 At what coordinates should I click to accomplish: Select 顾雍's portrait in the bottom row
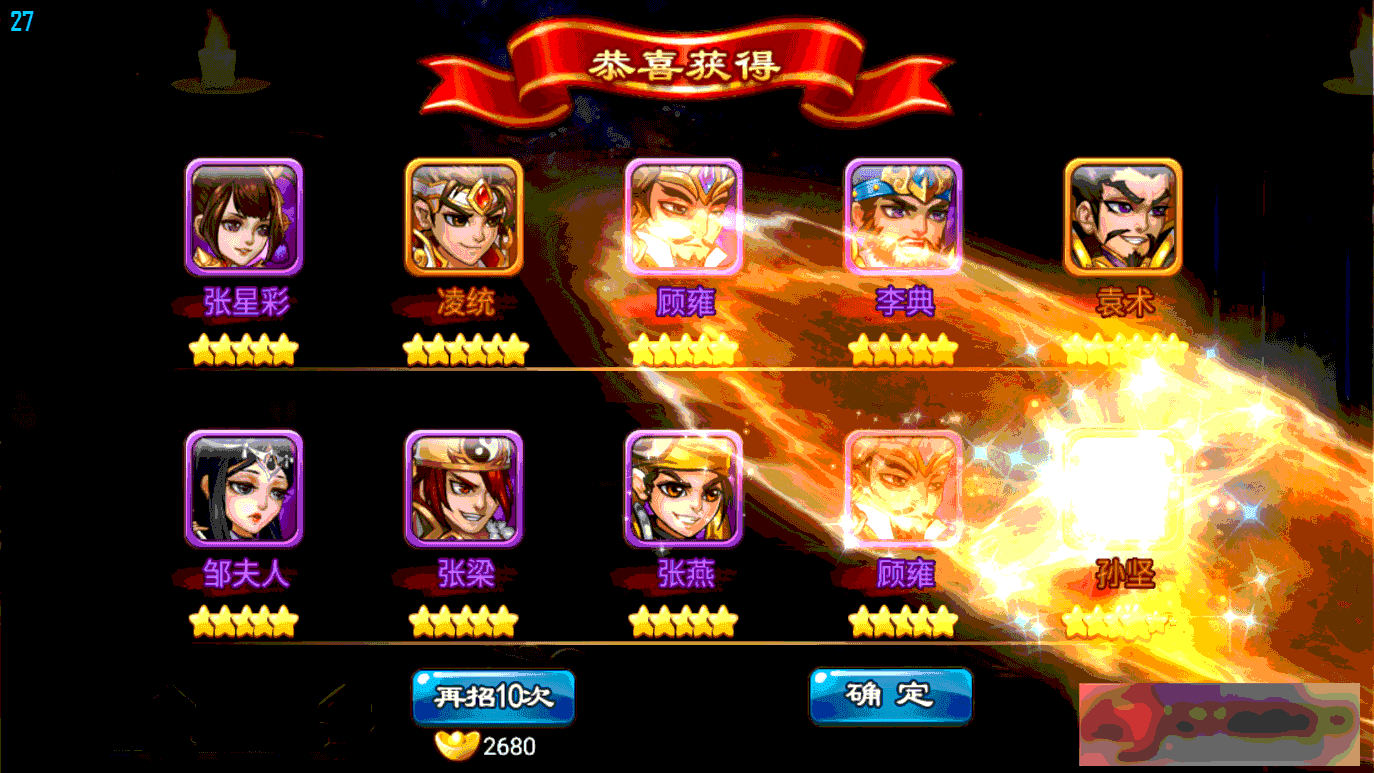[x=903, y=490]
